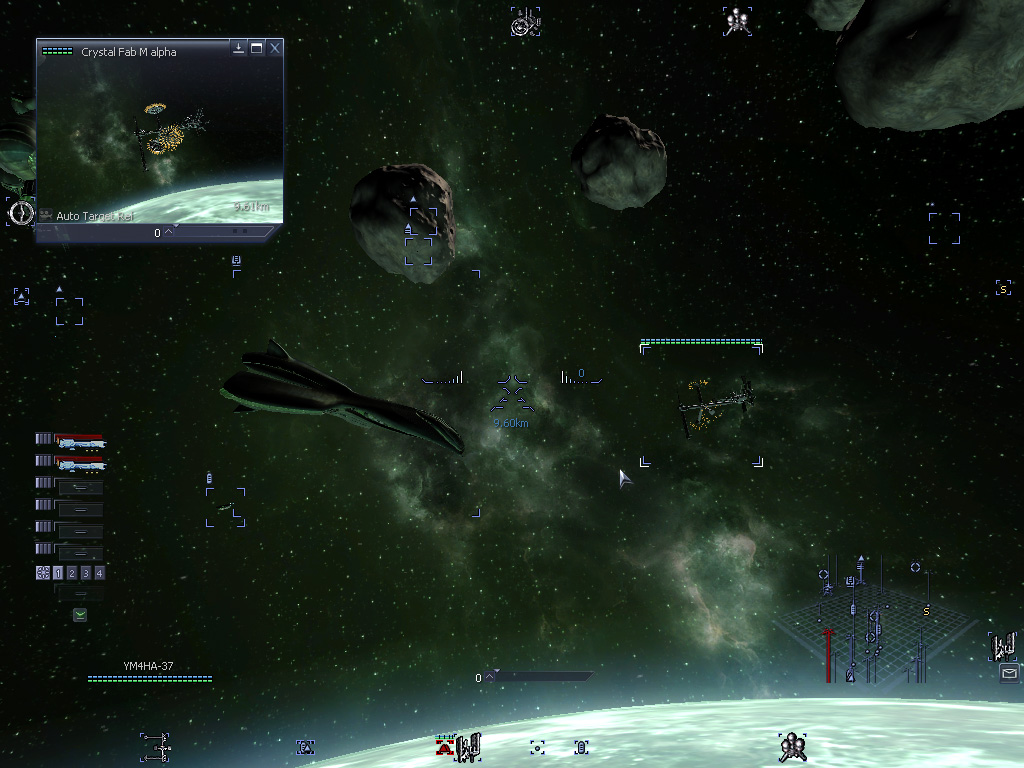This screenshot has width=1024, height=768.
Task: Switch to weapon group 4
Action: [x=99, y=573]
